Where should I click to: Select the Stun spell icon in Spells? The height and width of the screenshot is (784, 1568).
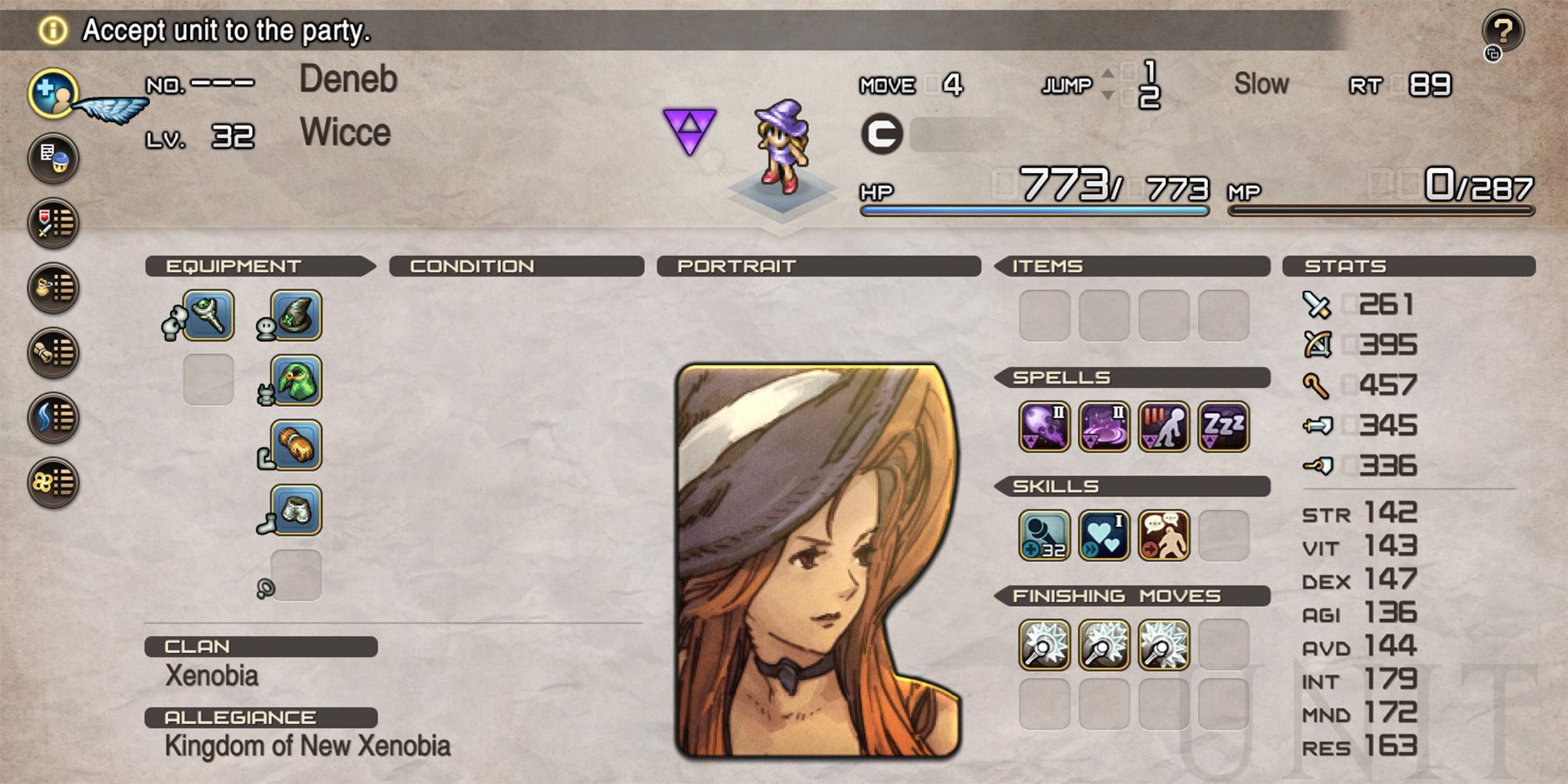tap(1166, 425)
